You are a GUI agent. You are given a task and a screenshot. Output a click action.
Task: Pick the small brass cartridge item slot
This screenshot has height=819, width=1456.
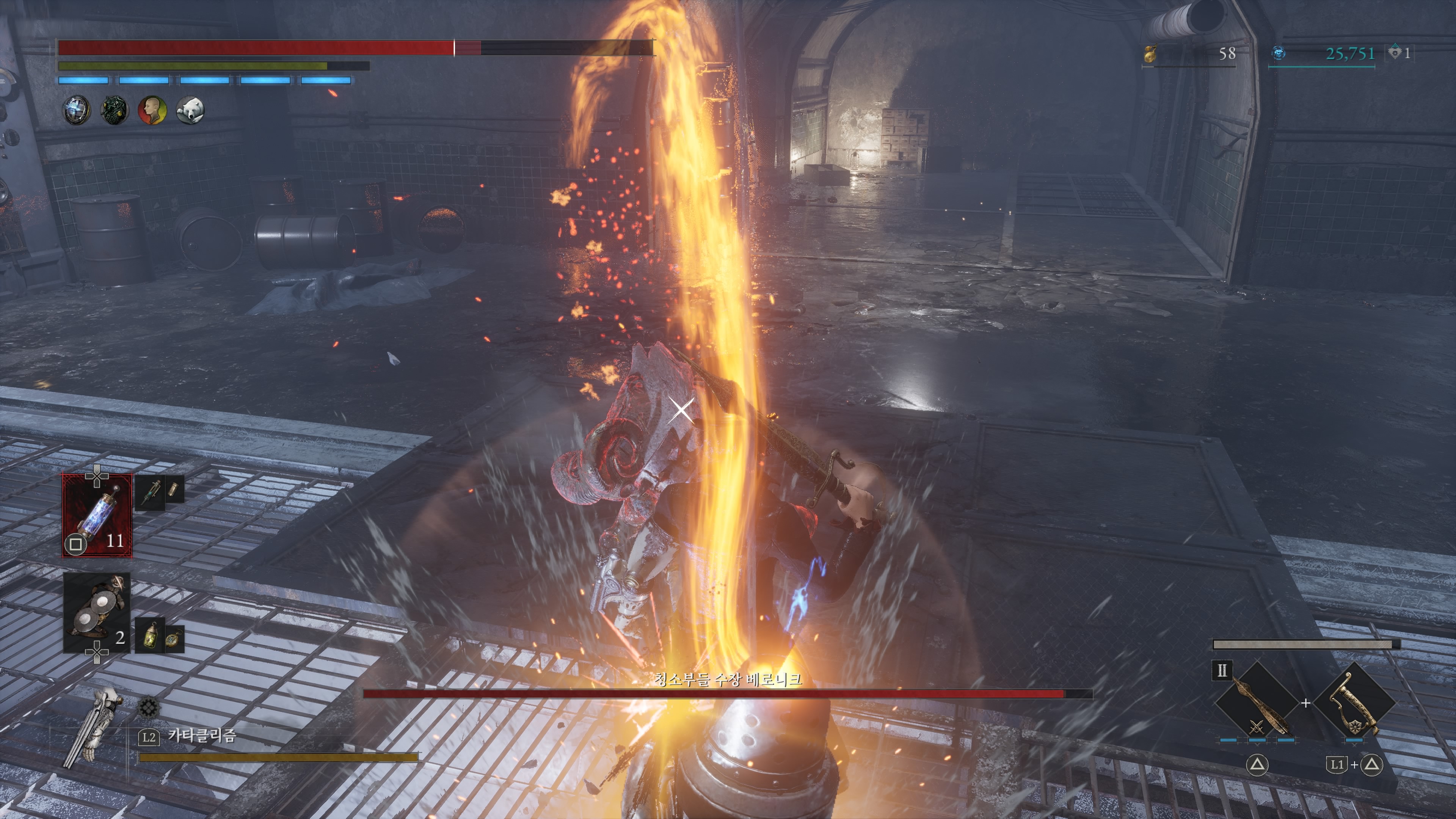click(x=174, y=488)
